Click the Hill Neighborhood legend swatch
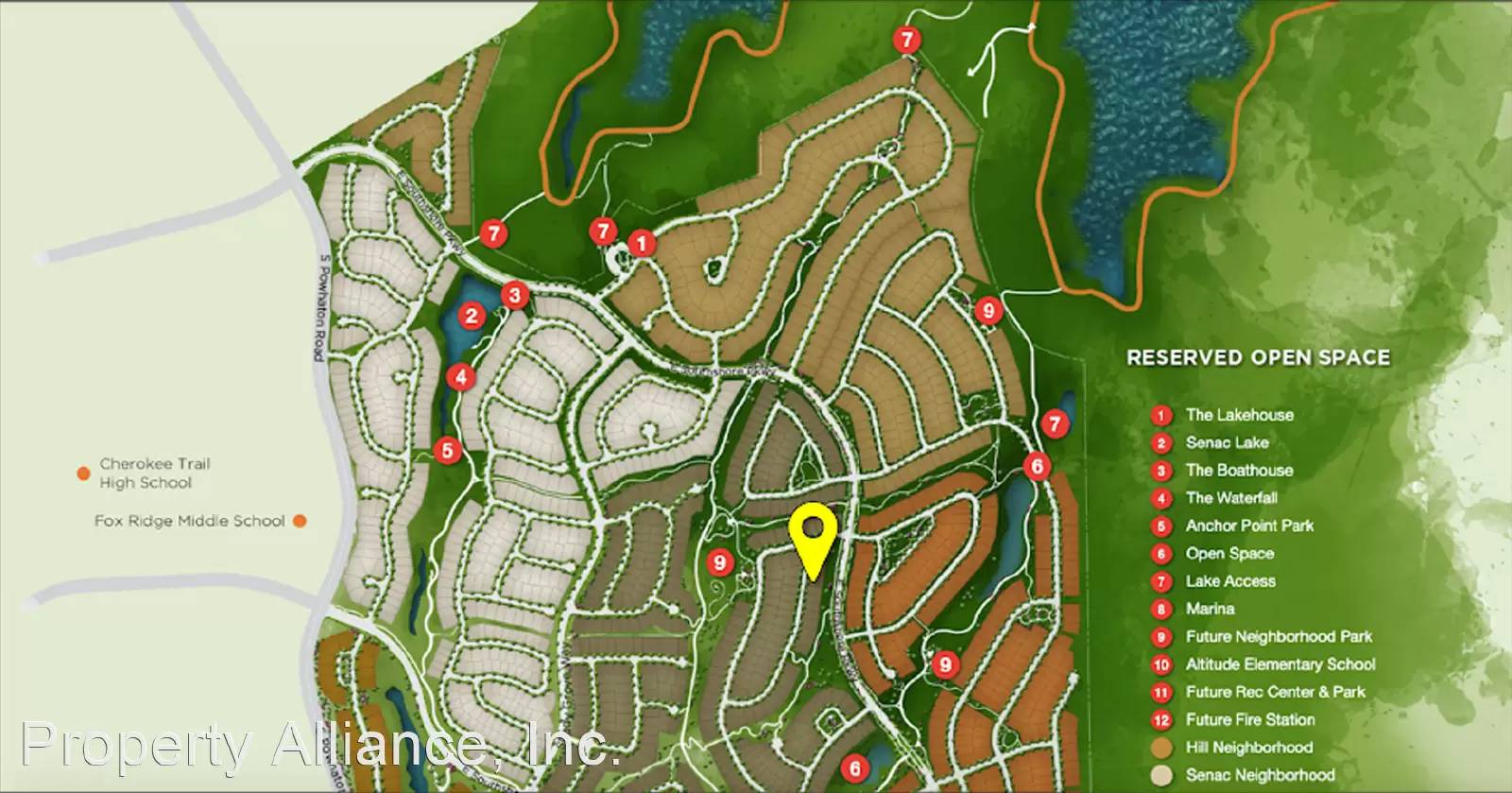The image size is (1512, 793). pos(1161,748)
